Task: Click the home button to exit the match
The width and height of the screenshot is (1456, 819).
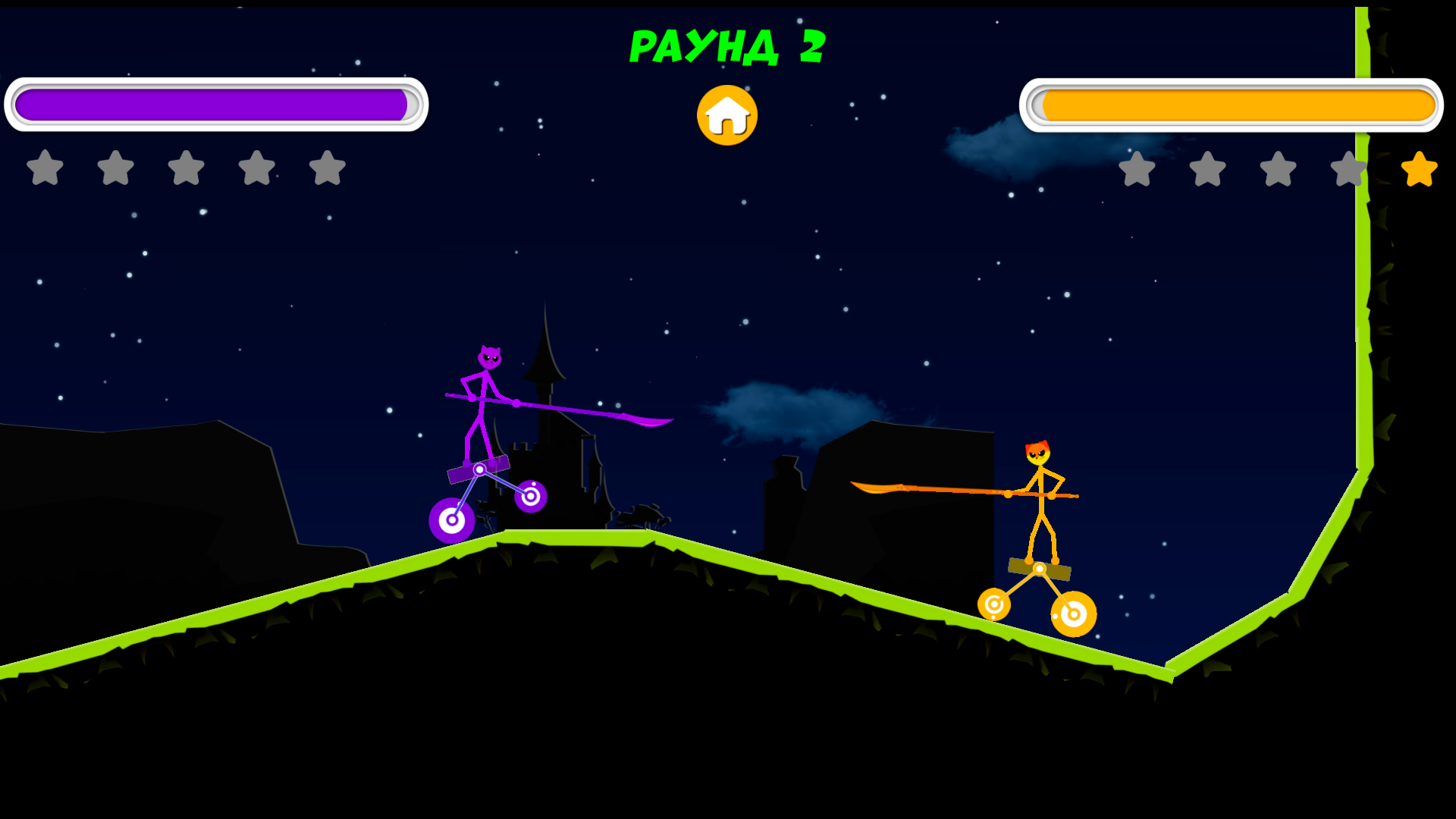Action: pyautogui.click(x=726, y=115)
